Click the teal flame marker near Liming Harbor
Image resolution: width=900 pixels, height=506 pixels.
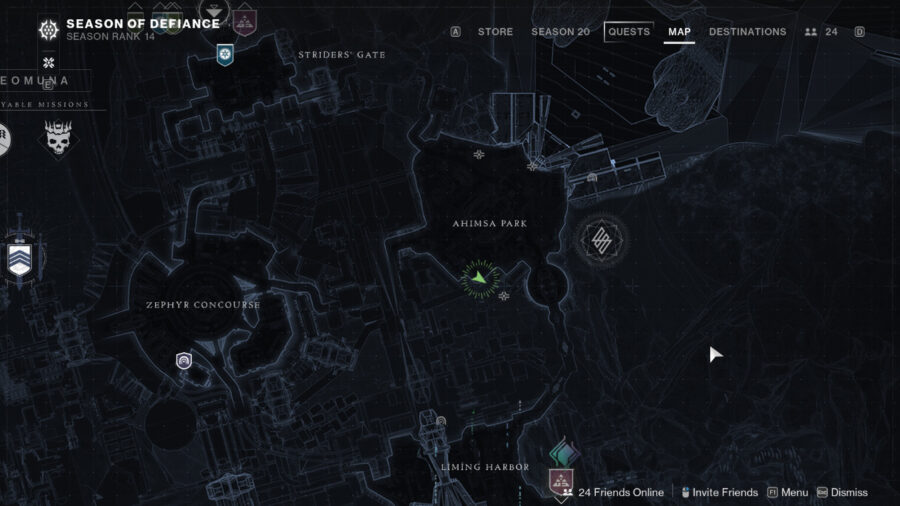coord(565,454)
